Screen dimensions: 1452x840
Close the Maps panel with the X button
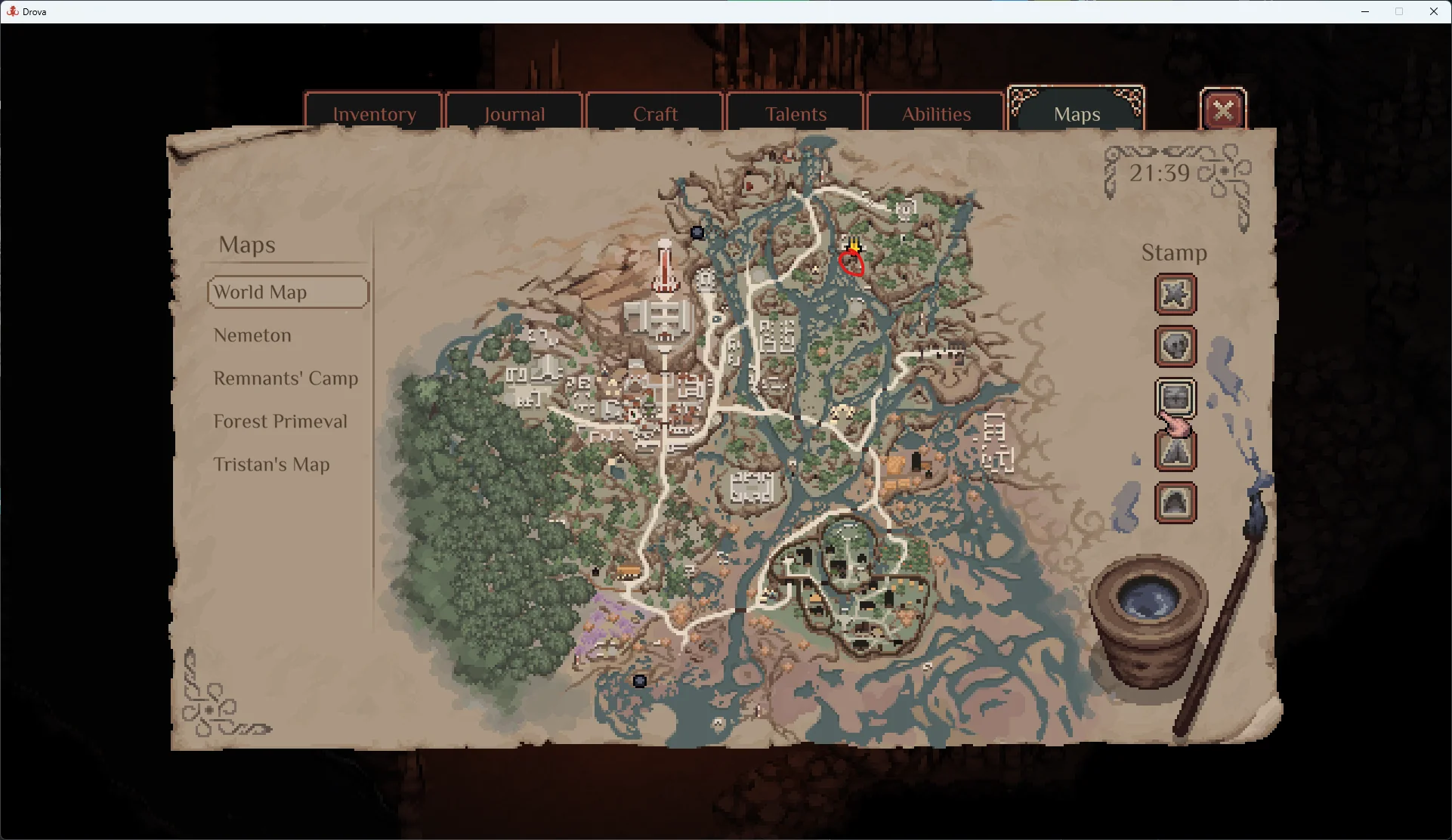(x=1222, y=109)
